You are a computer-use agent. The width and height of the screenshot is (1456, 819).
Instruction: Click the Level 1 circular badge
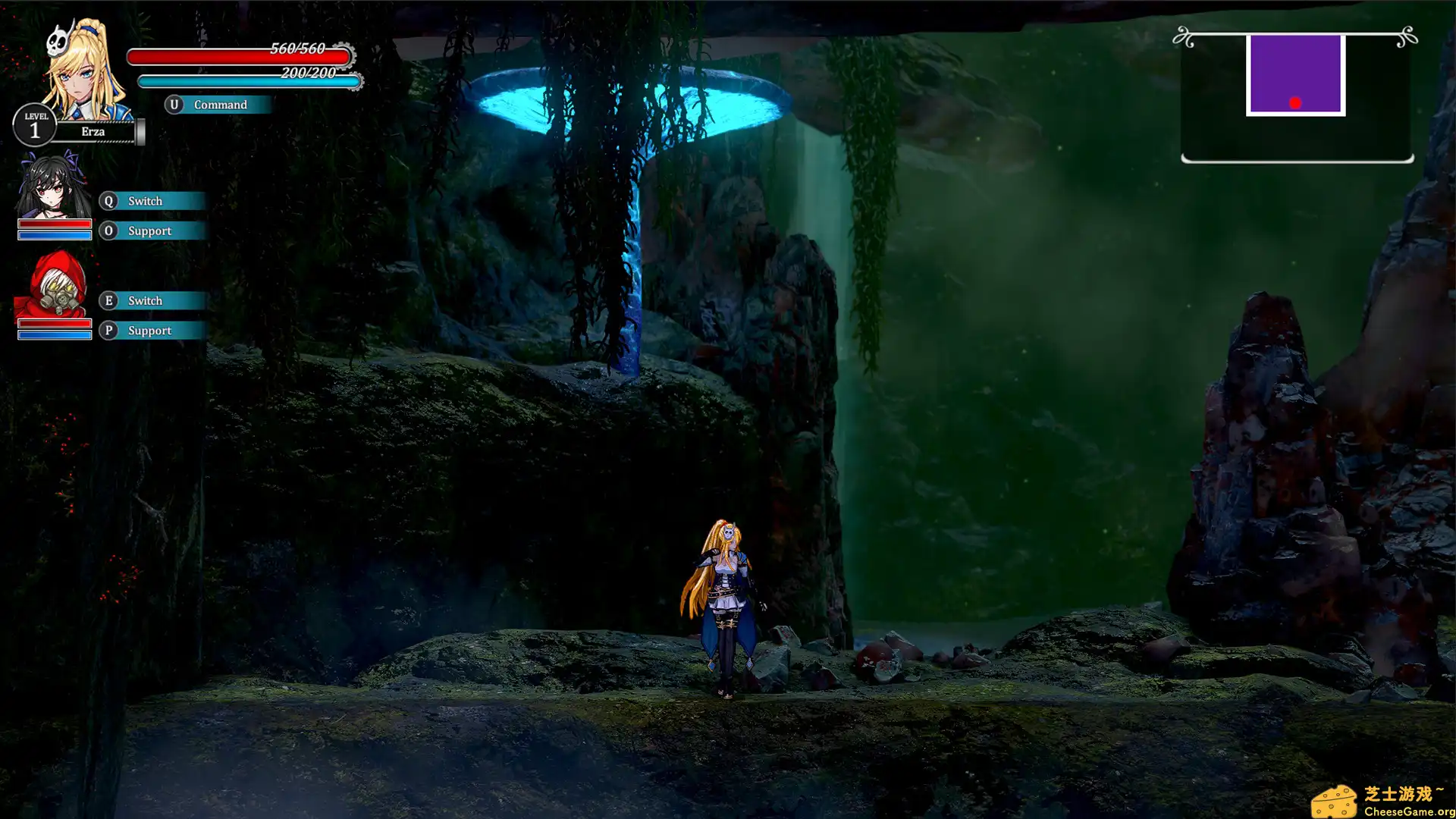35,124
